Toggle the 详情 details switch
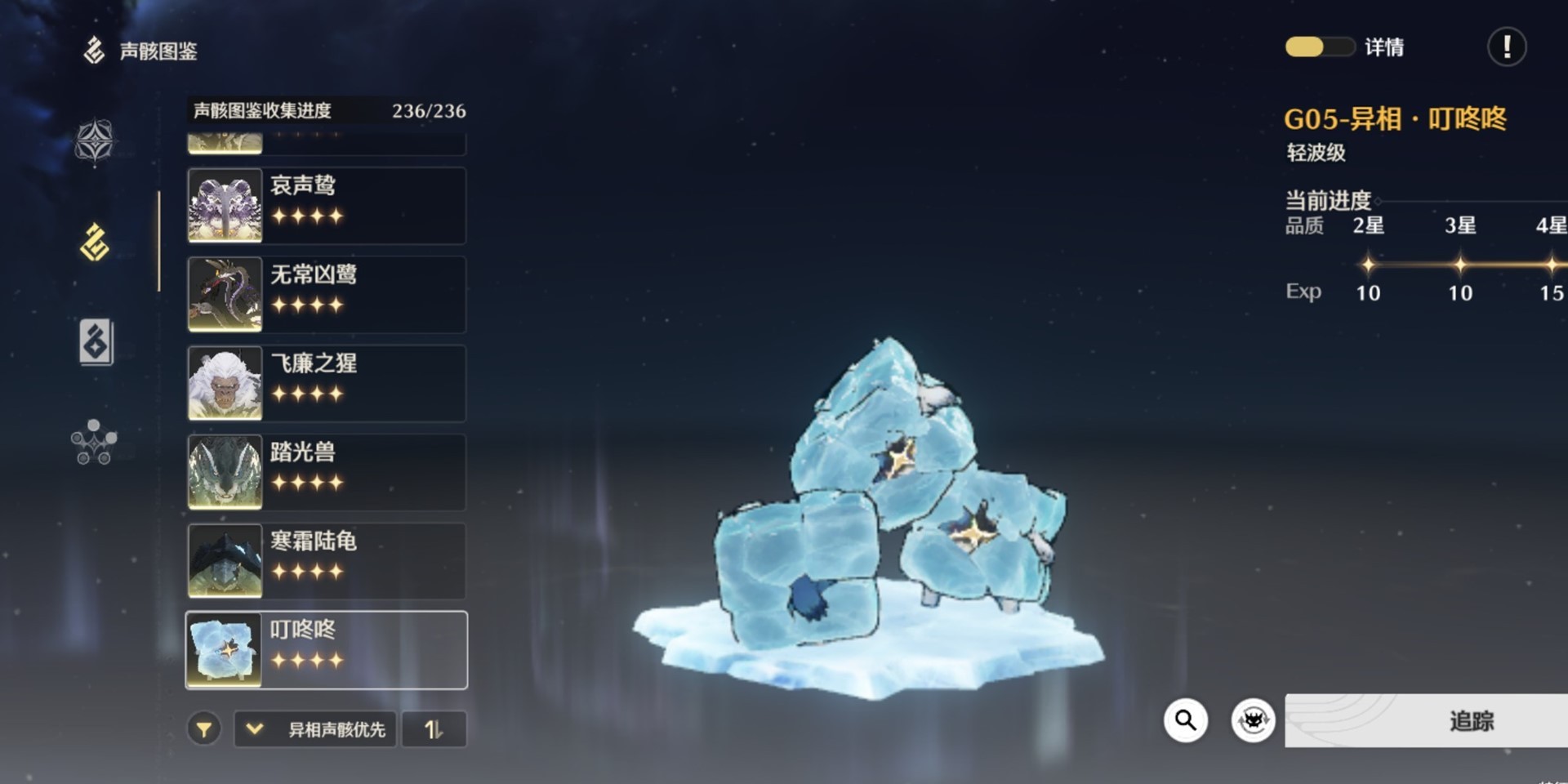Screen dimensions: 1568x784 [x=1318, y=47]
